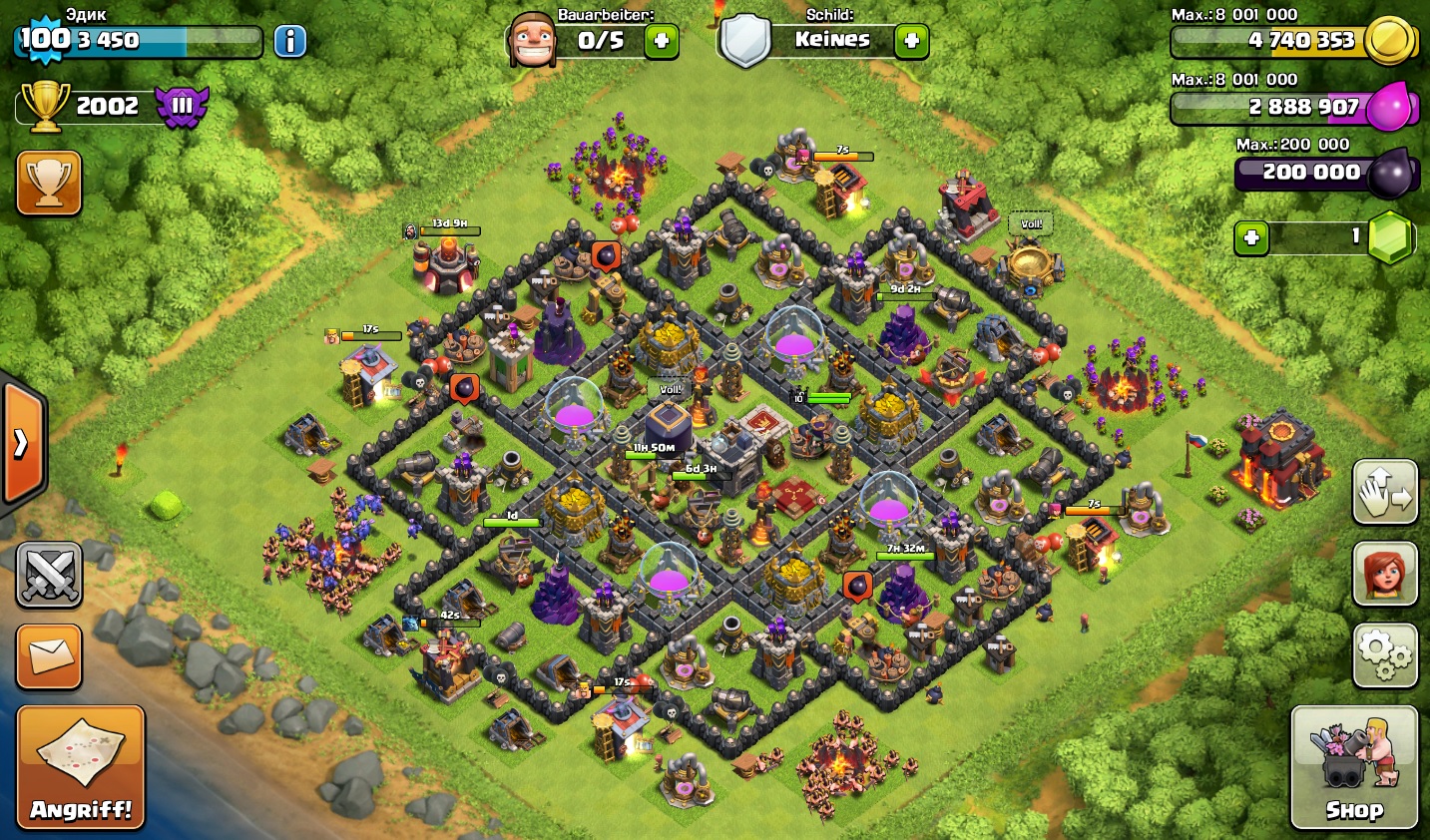Open the layout editor hand icon
Screen dimensions: 1430x840
[1385, 492]
